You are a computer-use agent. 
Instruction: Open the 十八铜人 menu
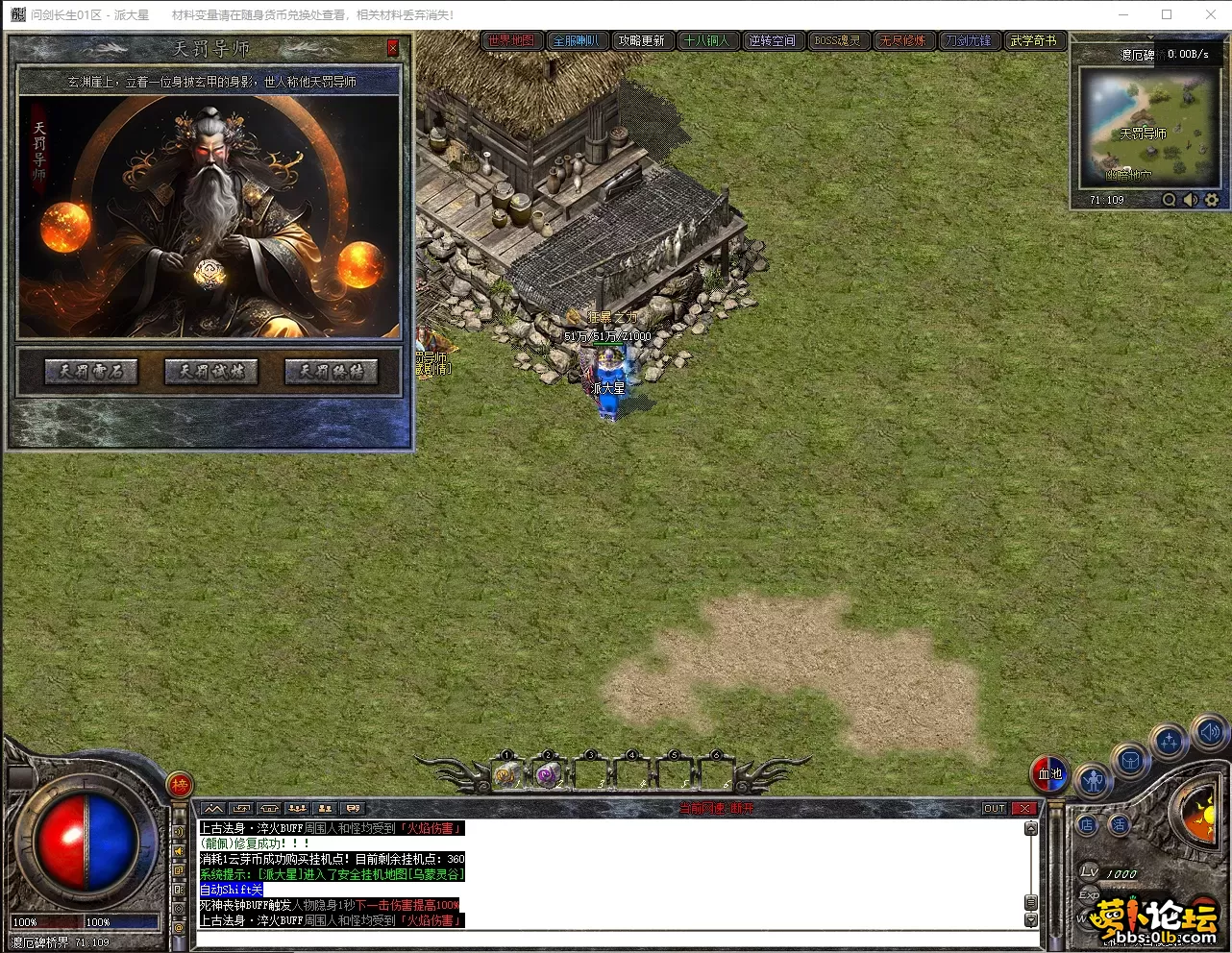[x=706, y=40]
